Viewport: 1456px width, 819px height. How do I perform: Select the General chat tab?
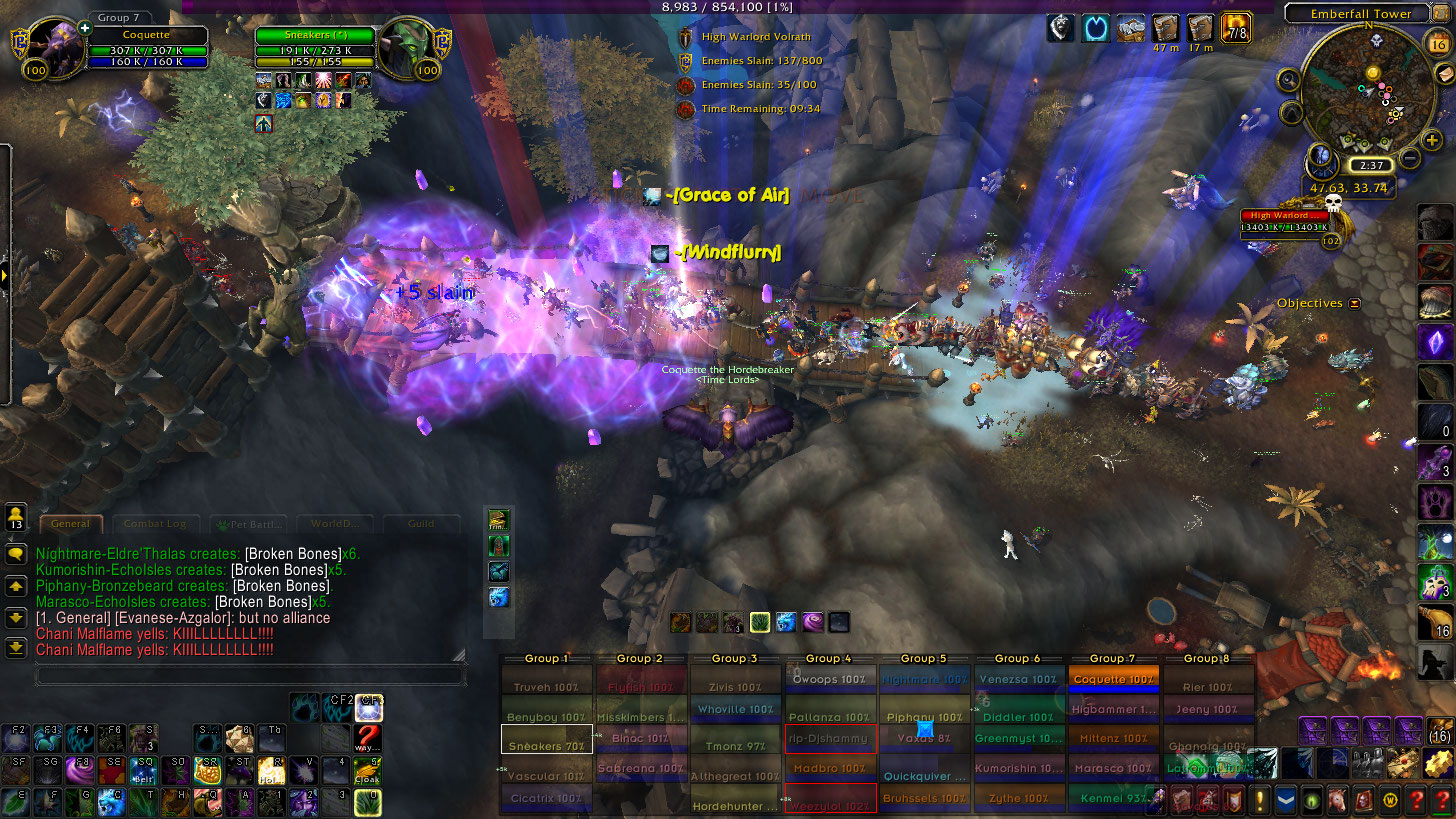tap(71, 523)
